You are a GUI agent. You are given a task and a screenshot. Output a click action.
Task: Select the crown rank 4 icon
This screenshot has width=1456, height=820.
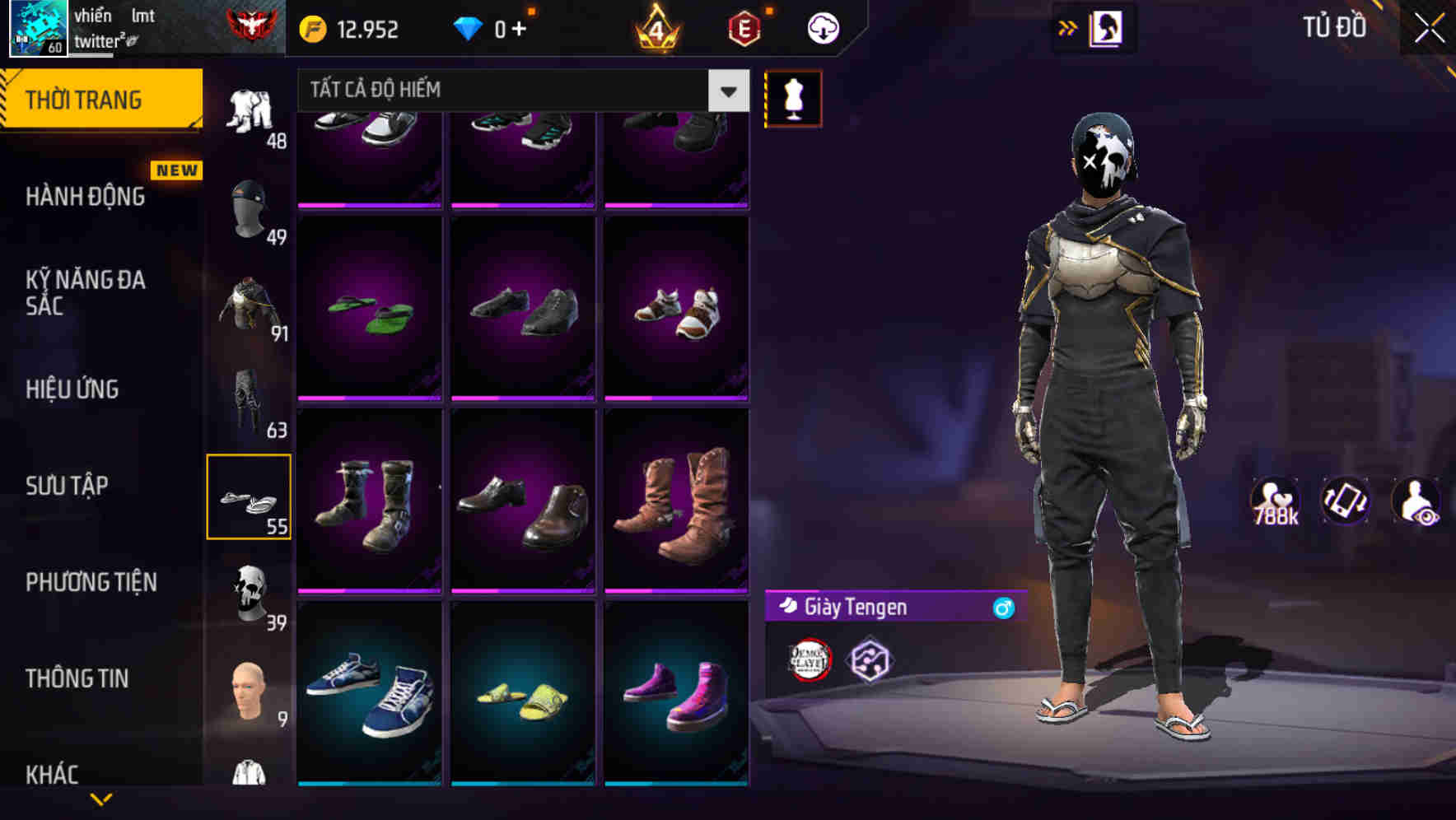click(655, 27)
